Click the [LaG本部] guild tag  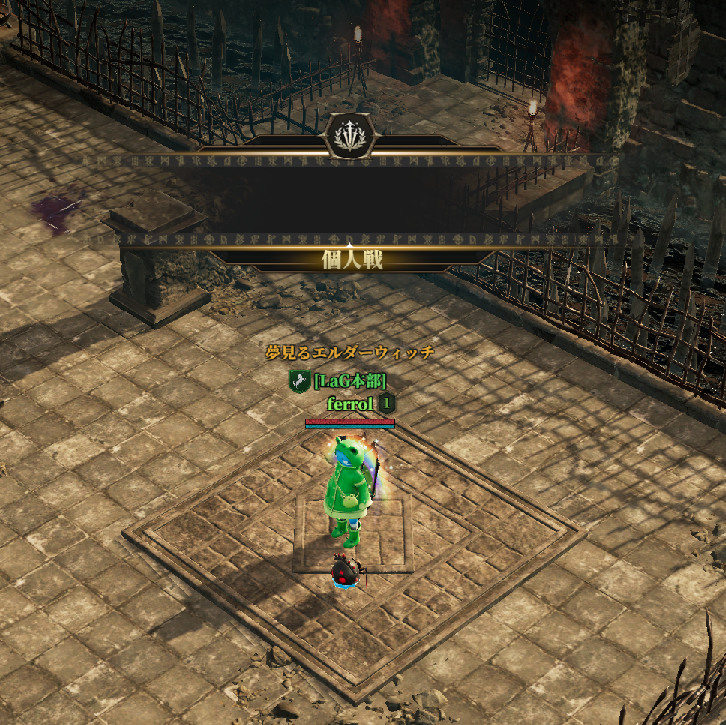tap(349, 381)
